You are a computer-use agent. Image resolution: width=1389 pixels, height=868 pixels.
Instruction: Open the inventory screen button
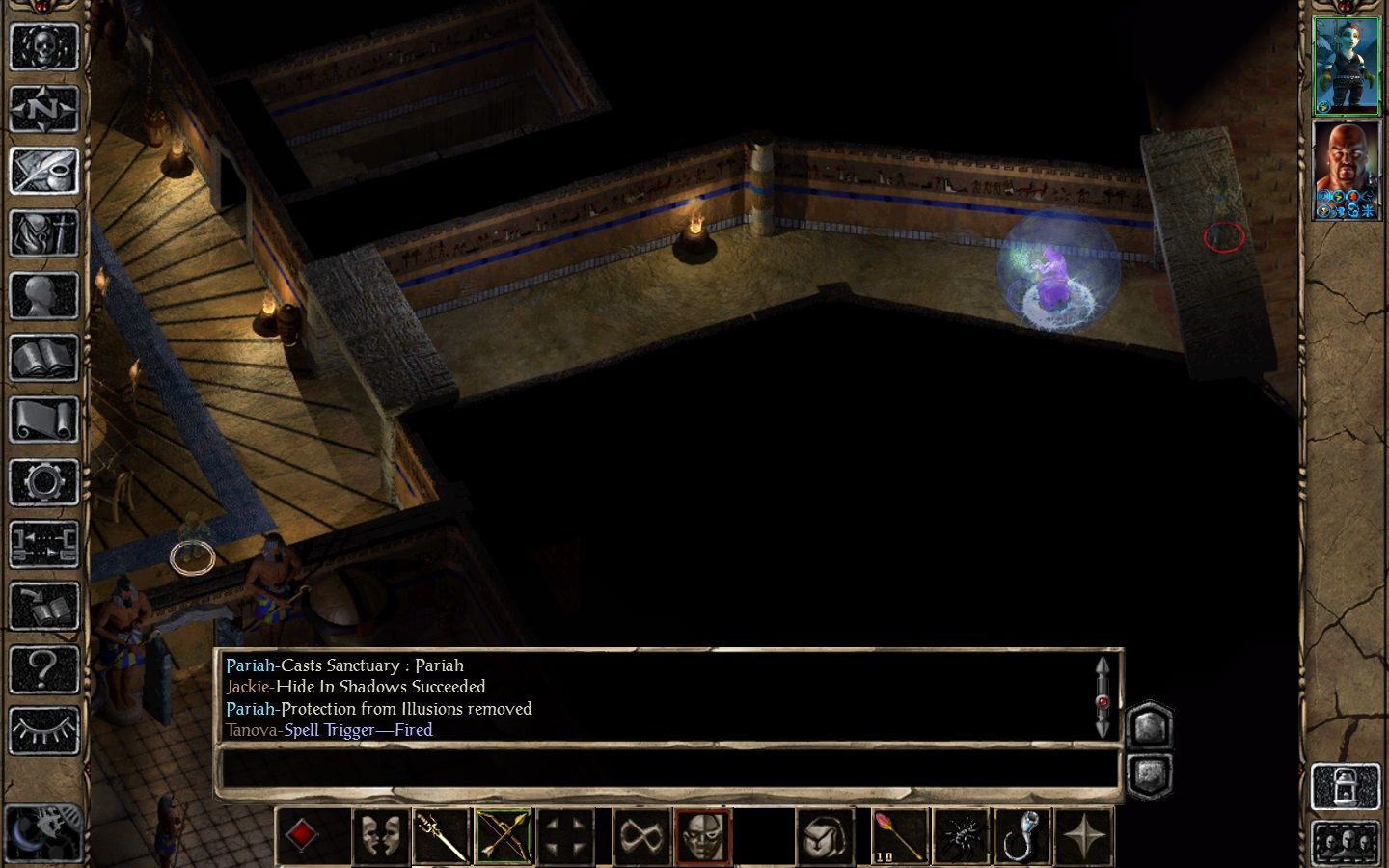pos(43,233)
